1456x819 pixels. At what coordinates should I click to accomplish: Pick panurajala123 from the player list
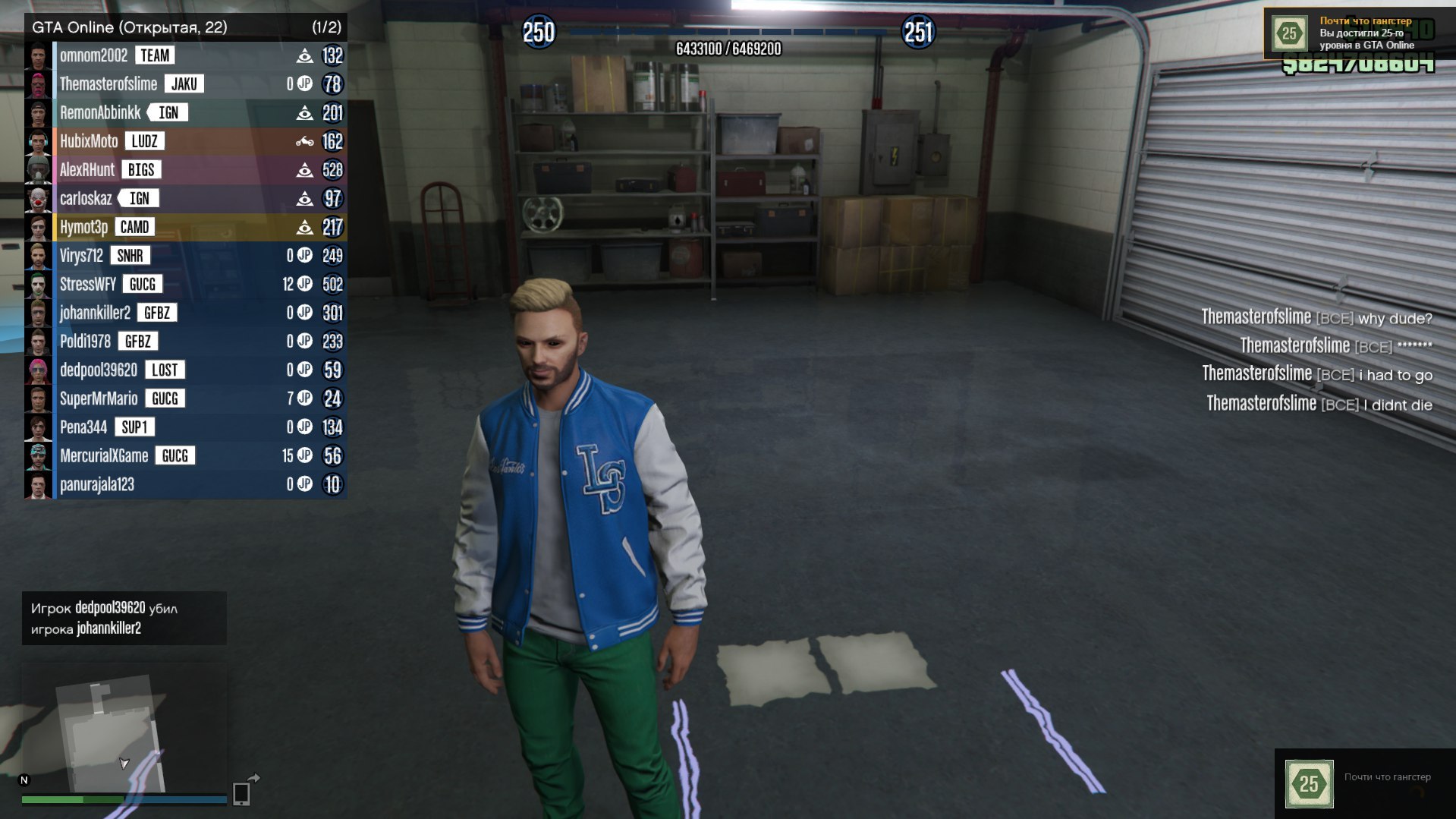click(x=97, y=484)
